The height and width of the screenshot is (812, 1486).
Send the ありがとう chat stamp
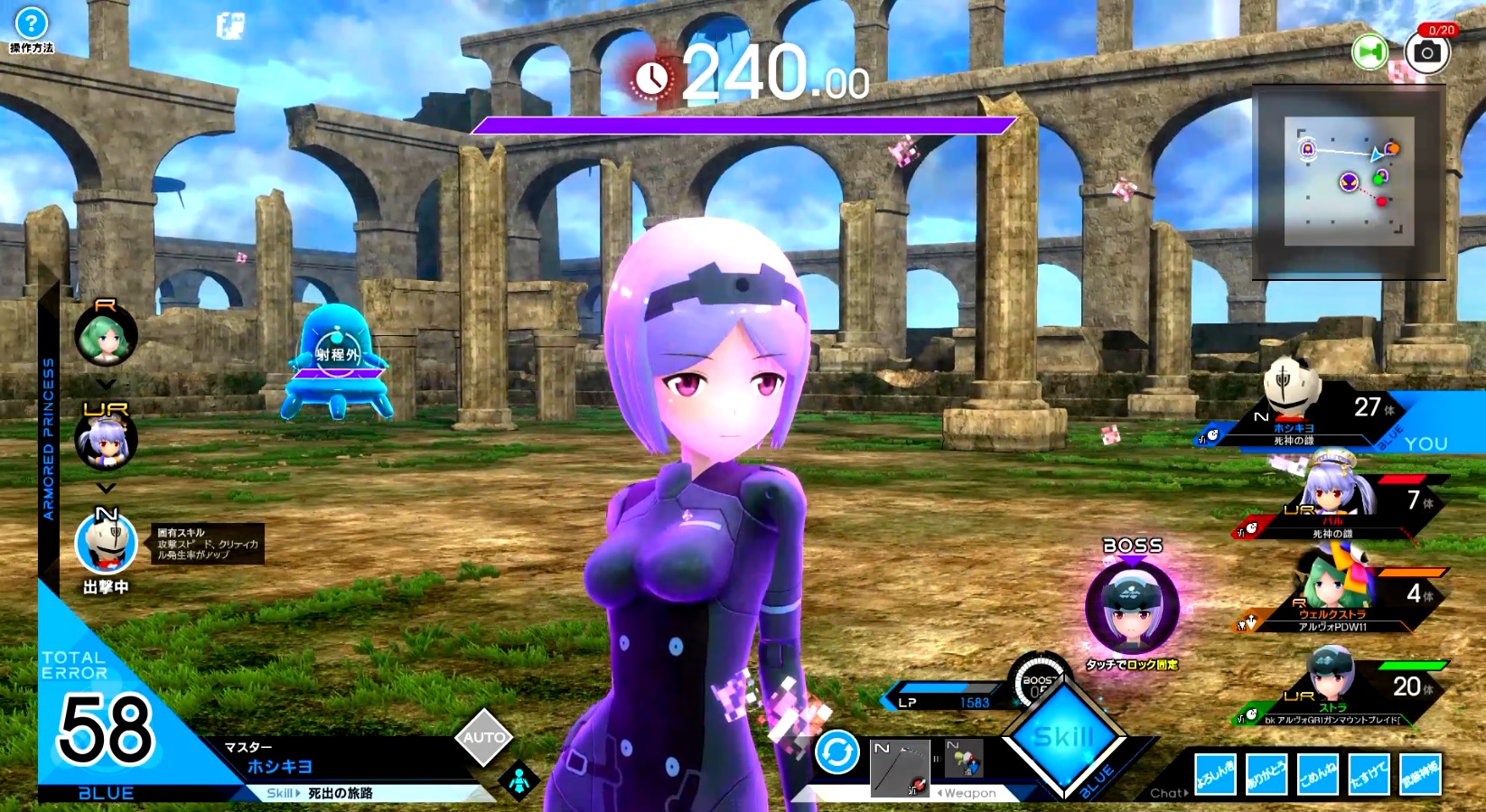(1266, 775)
